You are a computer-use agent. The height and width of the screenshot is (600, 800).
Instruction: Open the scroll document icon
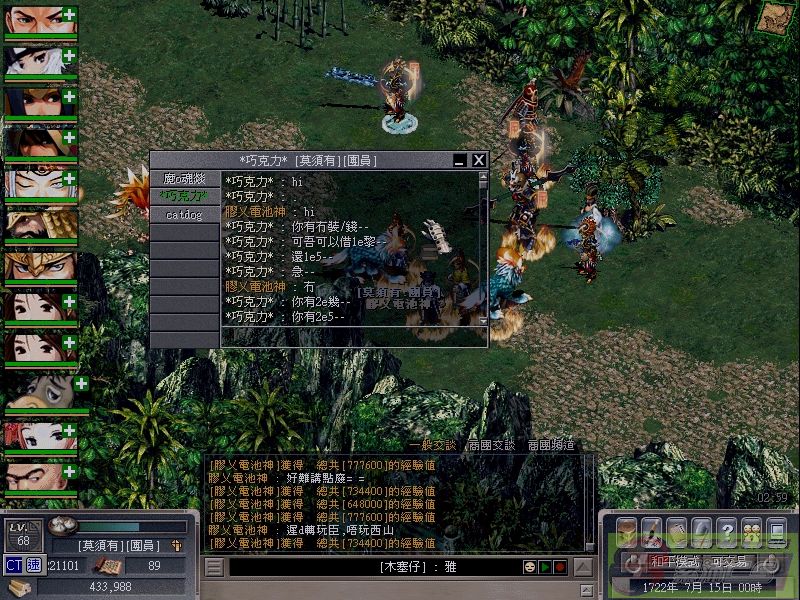pos(675,531)
